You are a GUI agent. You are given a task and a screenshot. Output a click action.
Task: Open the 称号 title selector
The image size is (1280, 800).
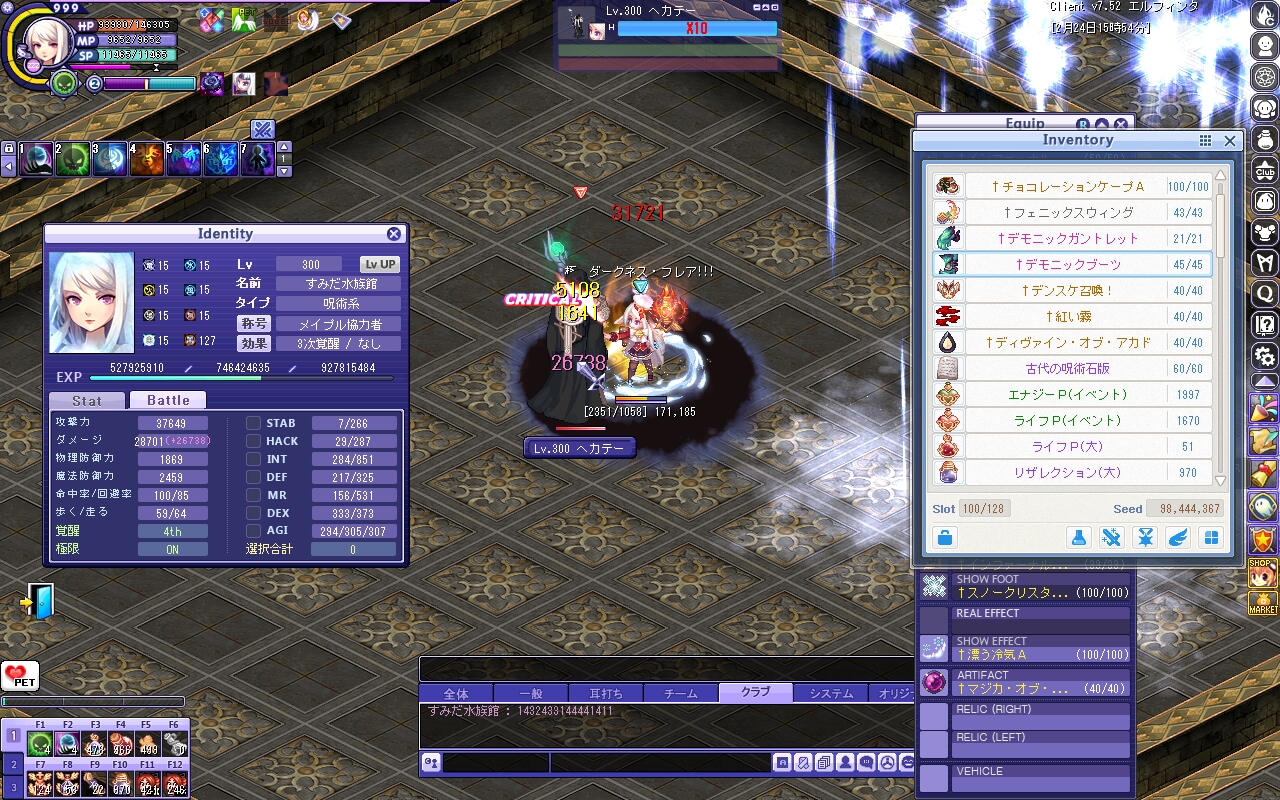coord(253,324)
